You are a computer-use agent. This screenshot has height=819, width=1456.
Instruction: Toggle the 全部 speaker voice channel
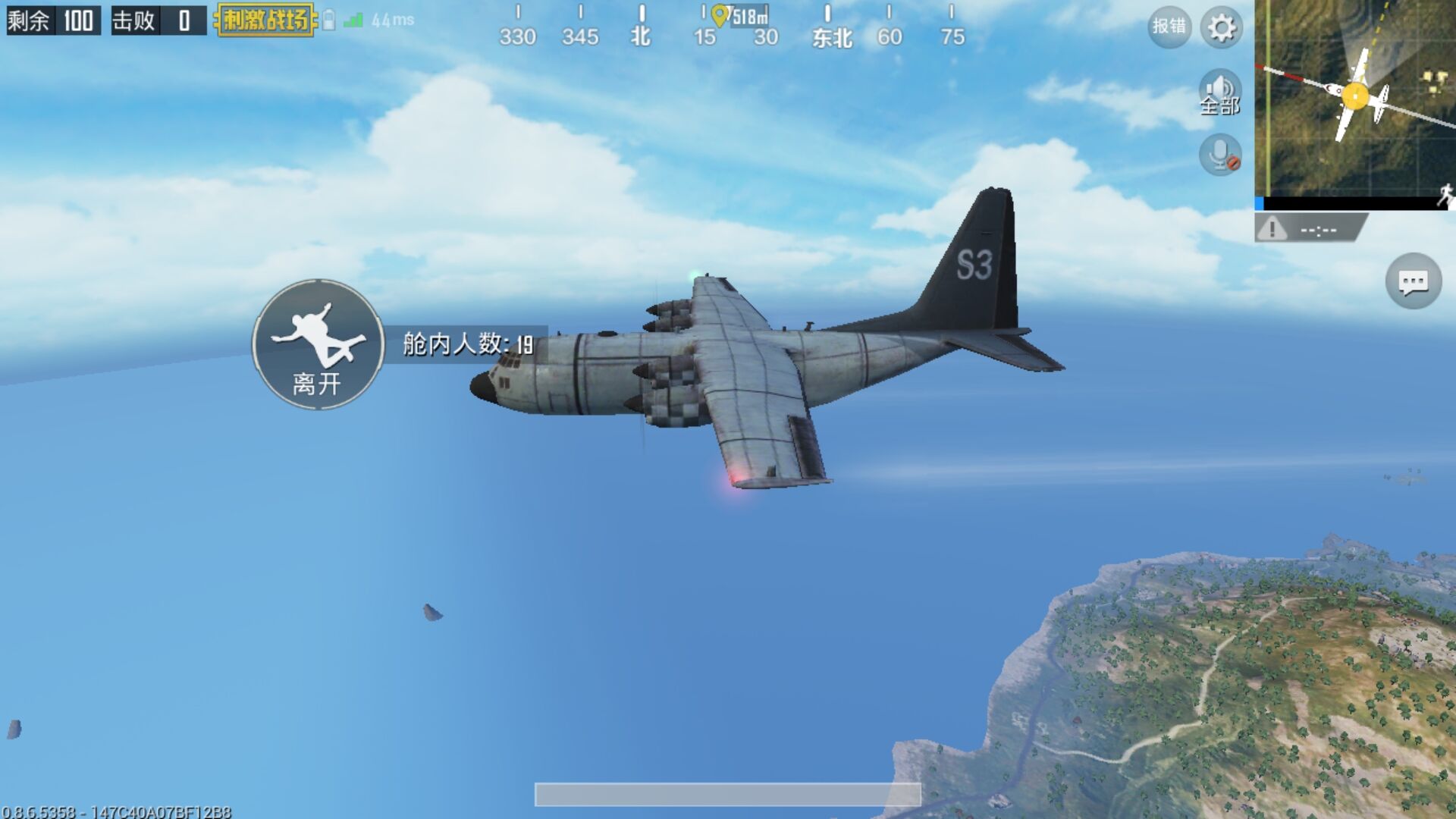[1219, 93]
